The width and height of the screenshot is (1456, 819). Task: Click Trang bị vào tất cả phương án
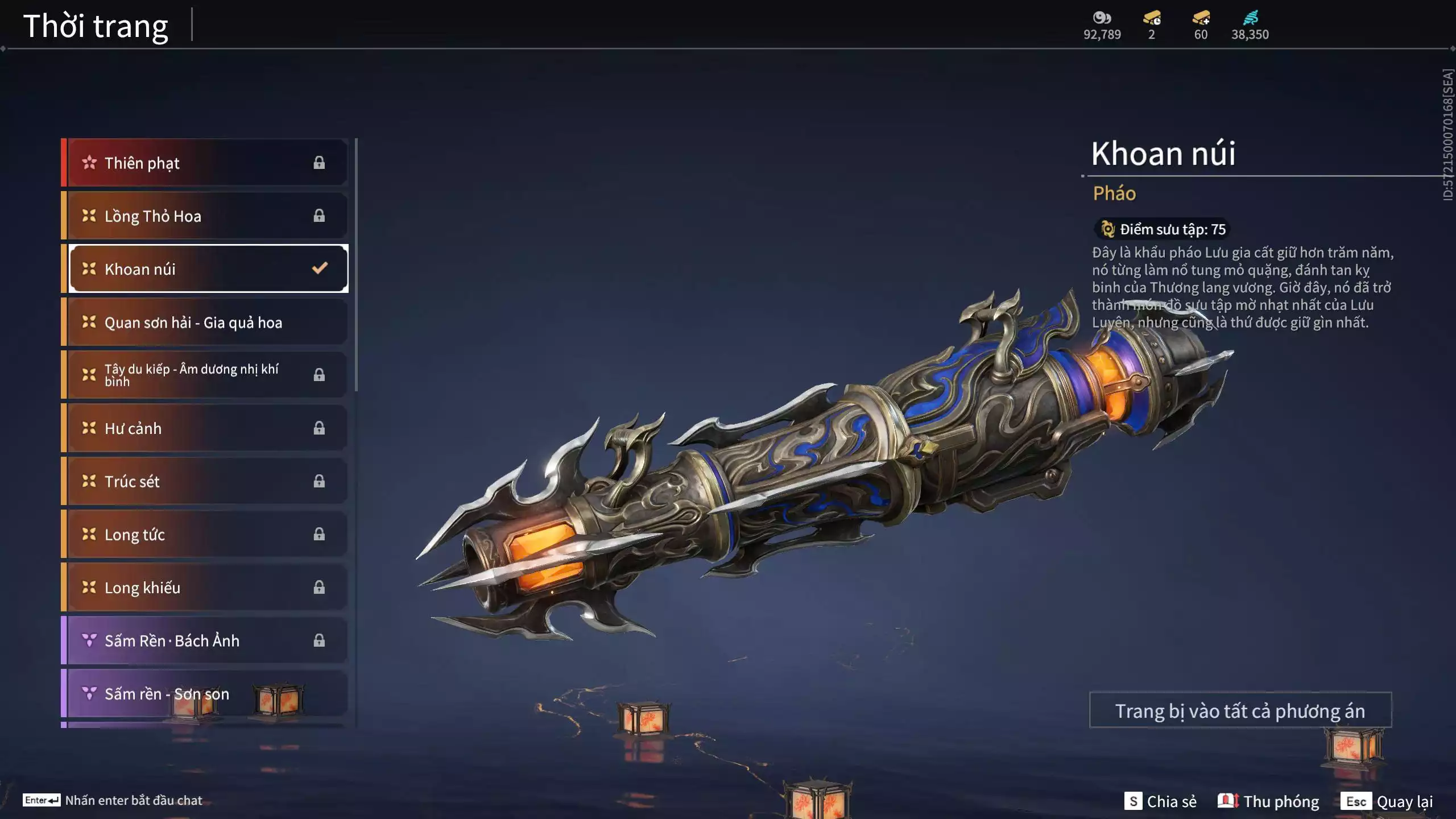tap(1240, 711)
